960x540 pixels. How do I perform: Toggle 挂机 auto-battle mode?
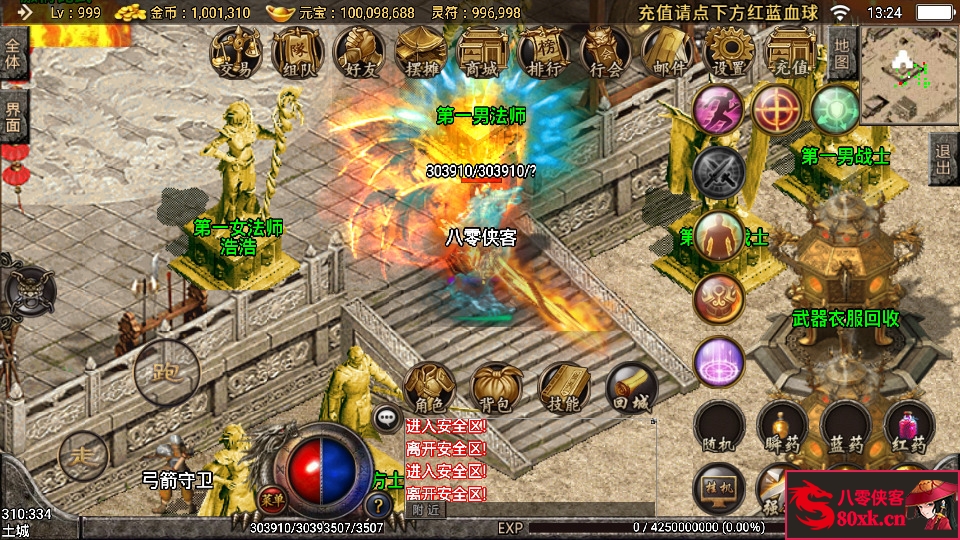point(719,487)
